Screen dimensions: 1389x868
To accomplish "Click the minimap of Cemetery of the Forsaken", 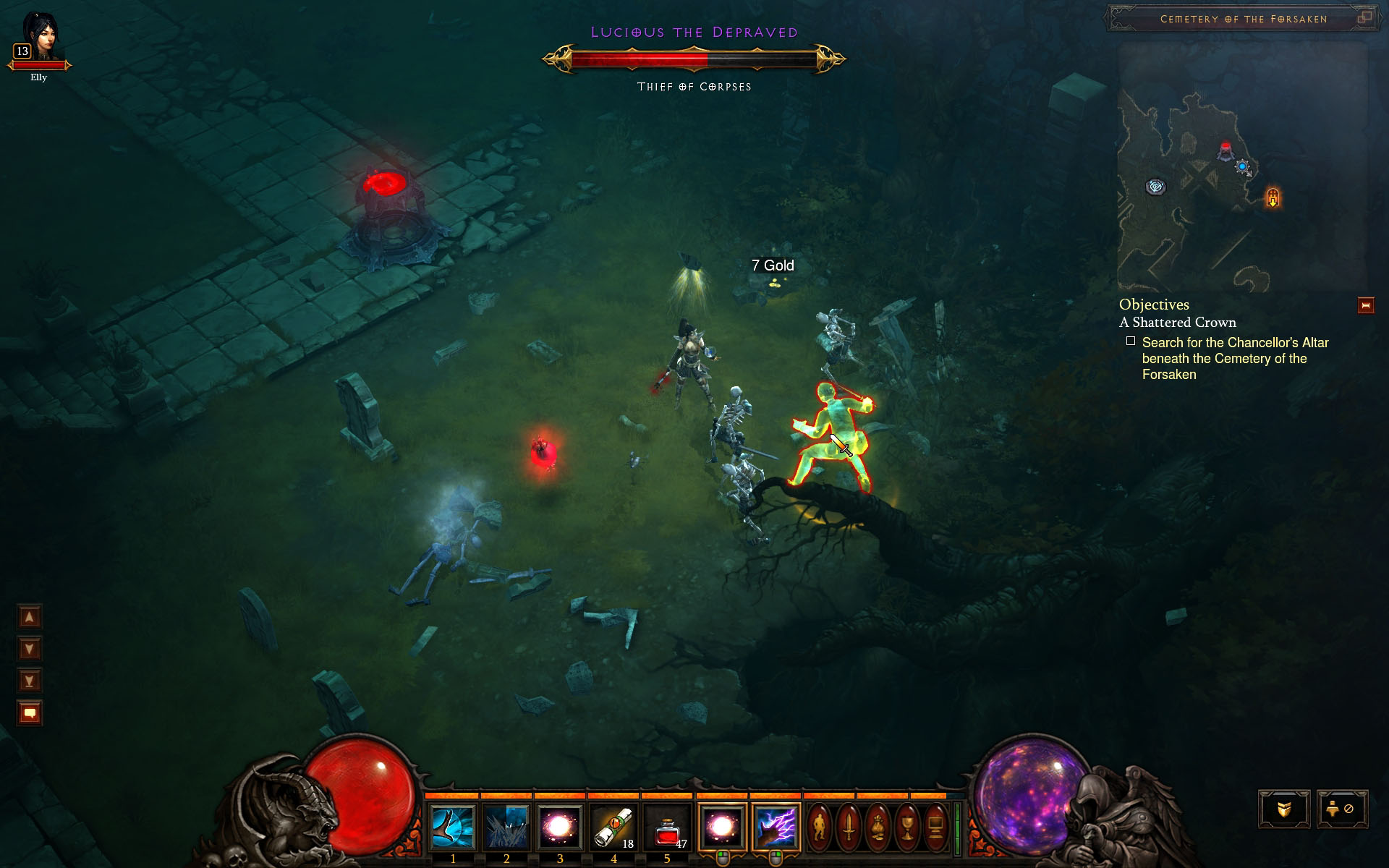I will [1241, 166].
